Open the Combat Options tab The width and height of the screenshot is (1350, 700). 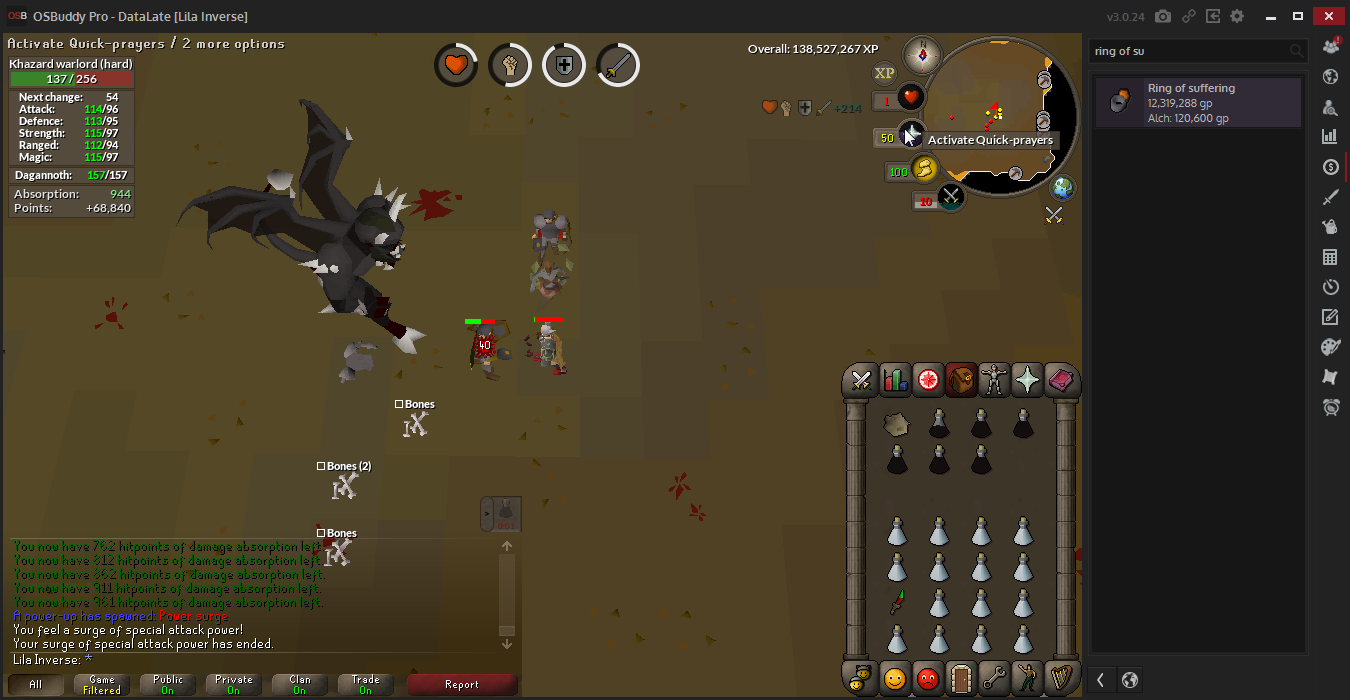click(x=860, y=381)
